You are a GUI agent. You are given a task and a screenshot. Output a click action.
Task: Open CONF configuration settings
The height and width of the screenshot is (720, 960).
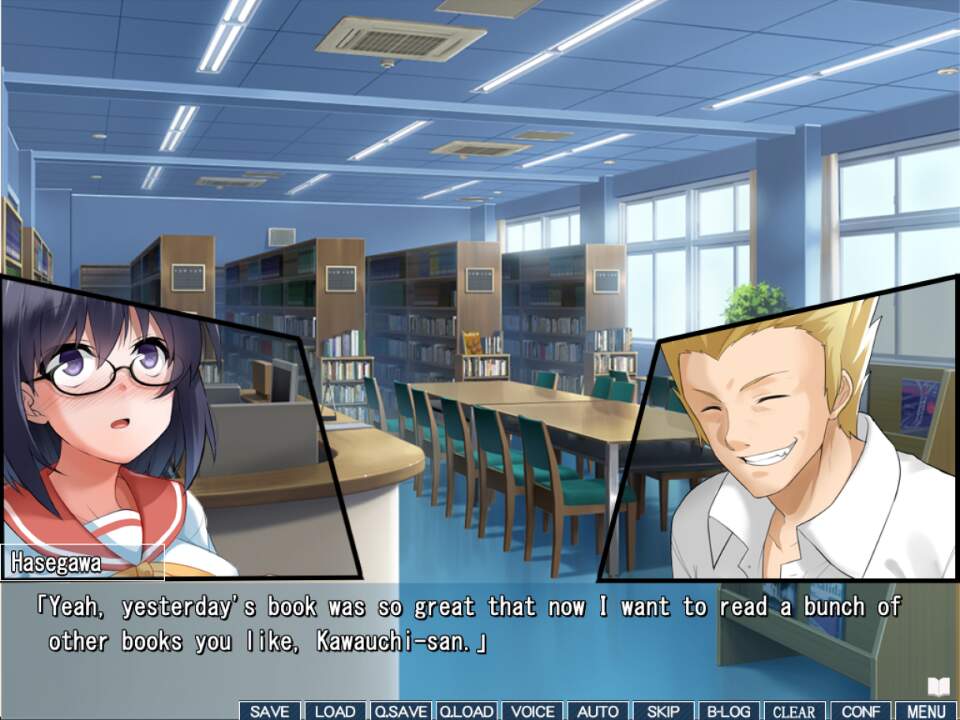[x=860, y=711]
